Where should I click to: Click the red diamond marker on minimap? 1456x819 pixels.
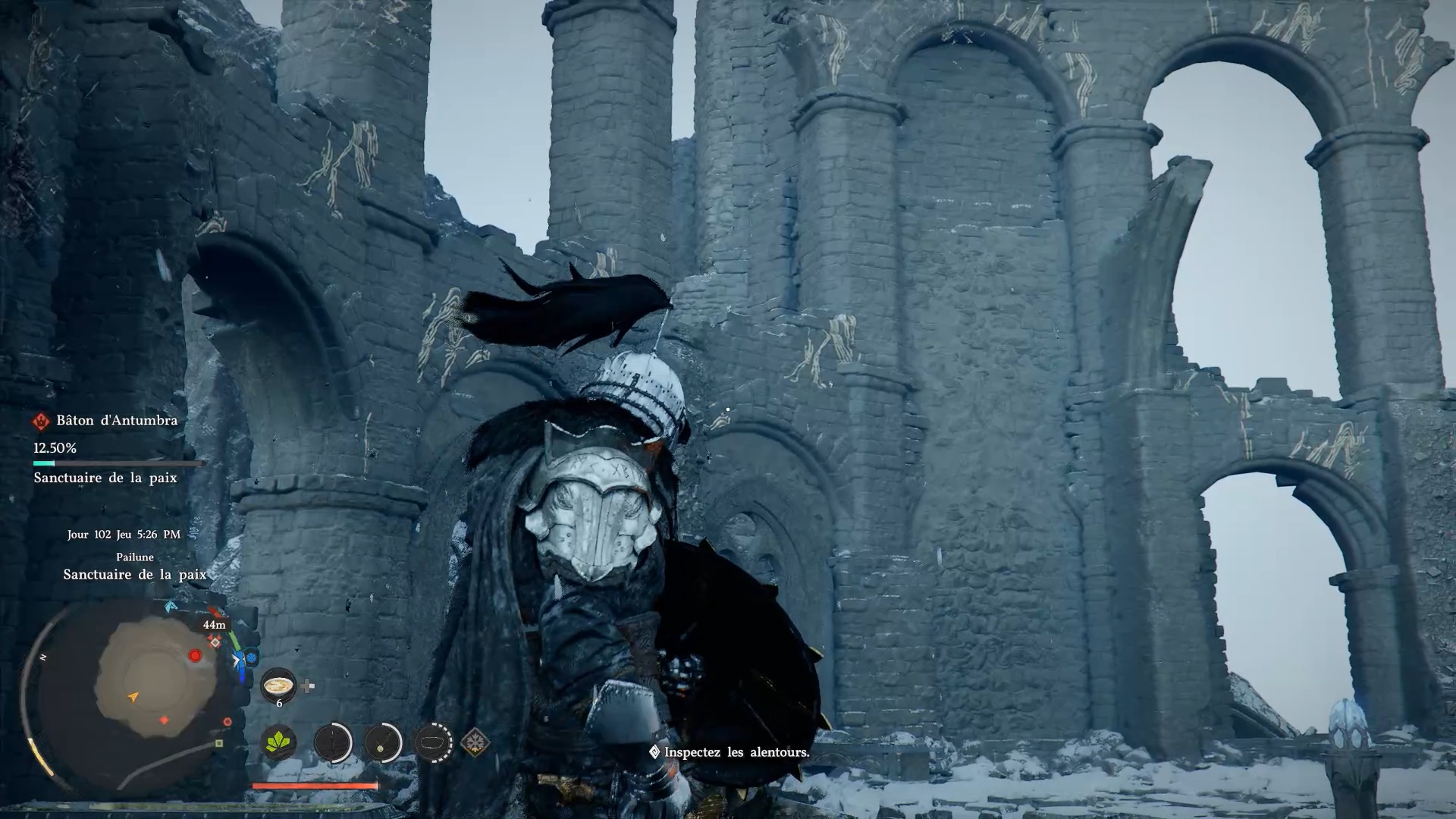[165, 720]
